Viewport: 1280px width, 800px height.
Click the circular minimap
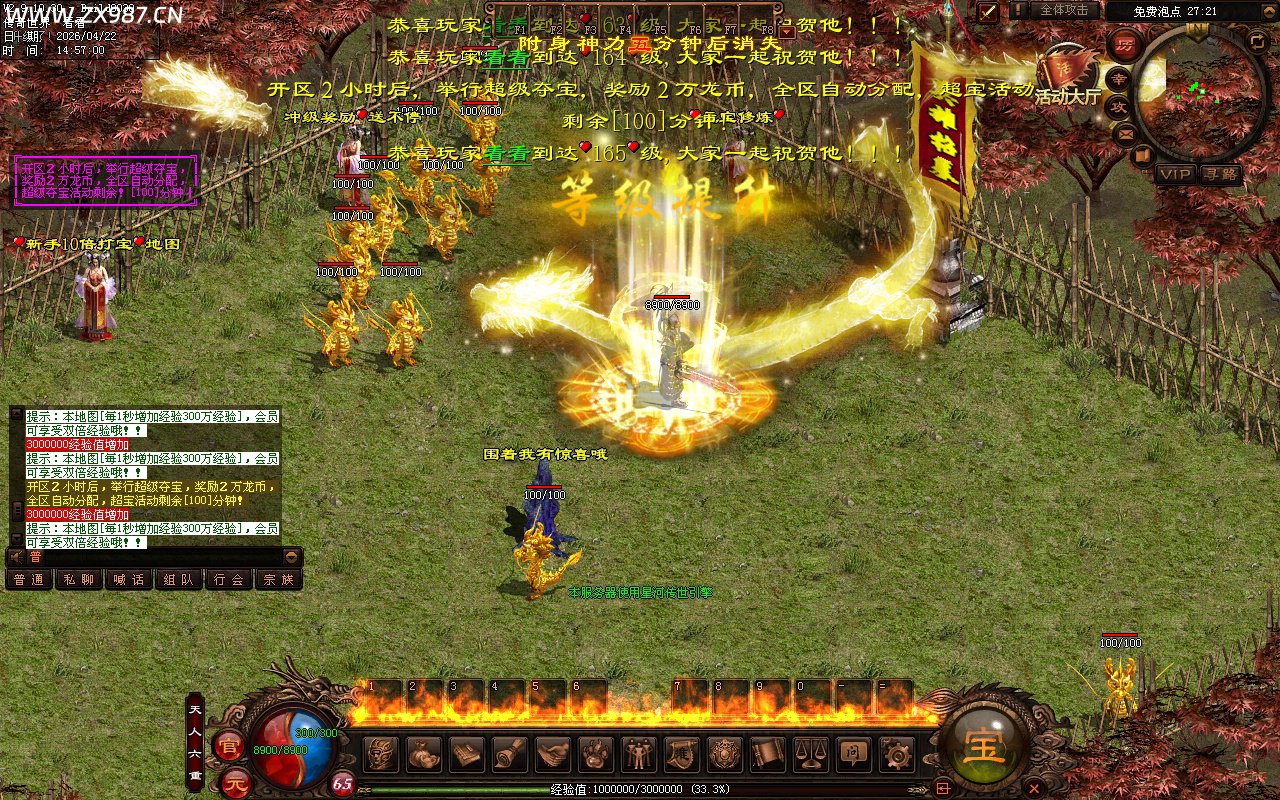[1199, 93]
